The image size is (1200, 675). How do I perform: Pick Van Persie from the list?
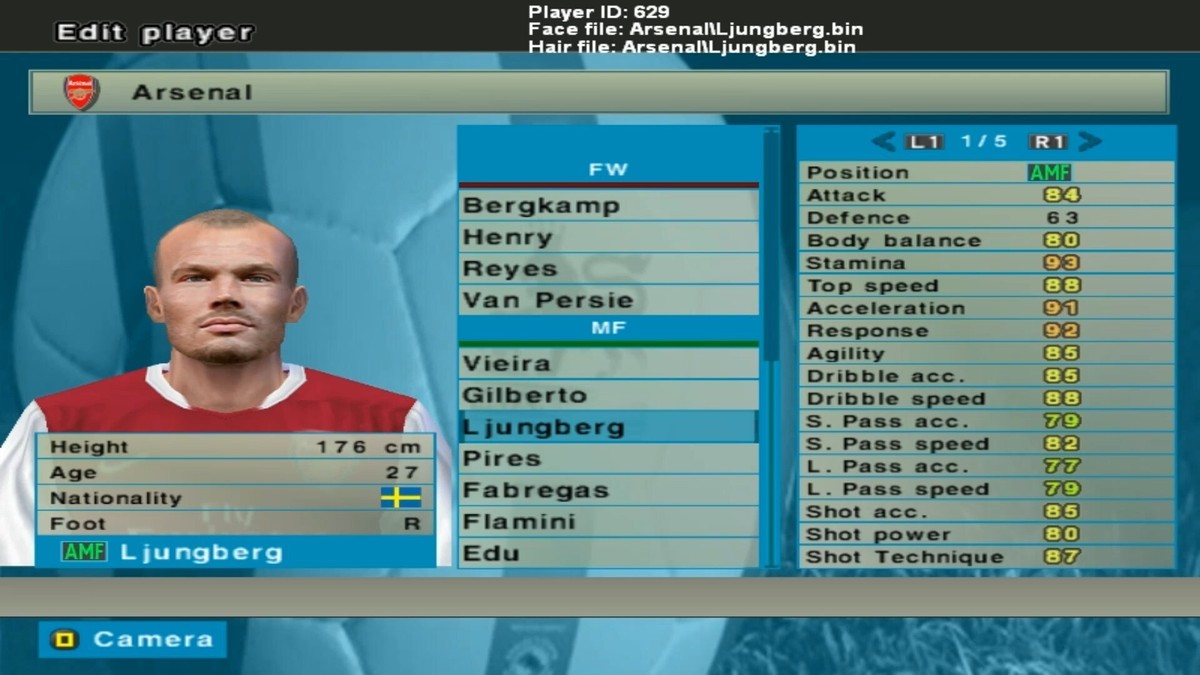(608, 300)
